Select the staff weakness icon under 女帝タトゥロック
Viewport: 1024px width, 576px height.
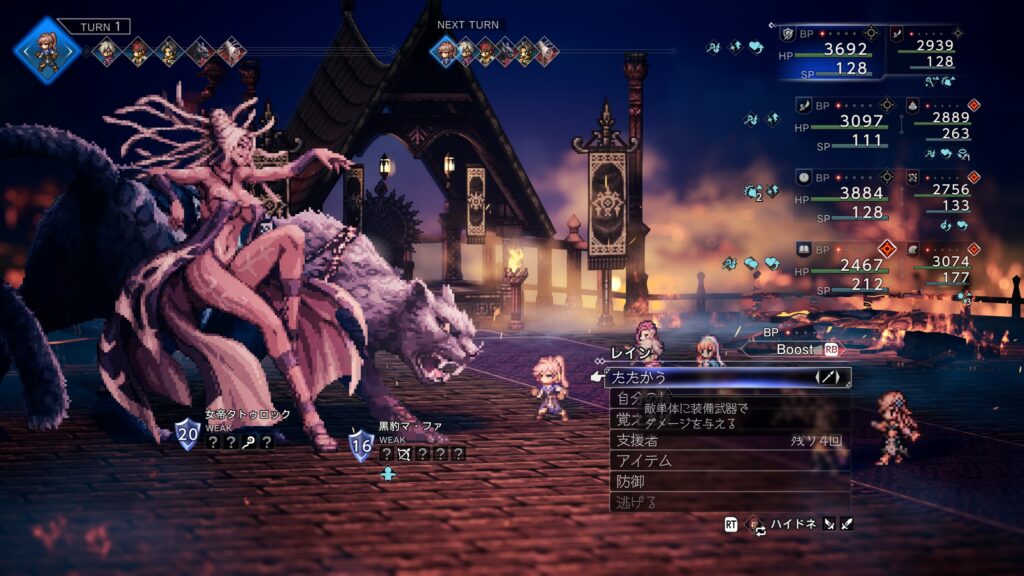click(x=248, y=441)
